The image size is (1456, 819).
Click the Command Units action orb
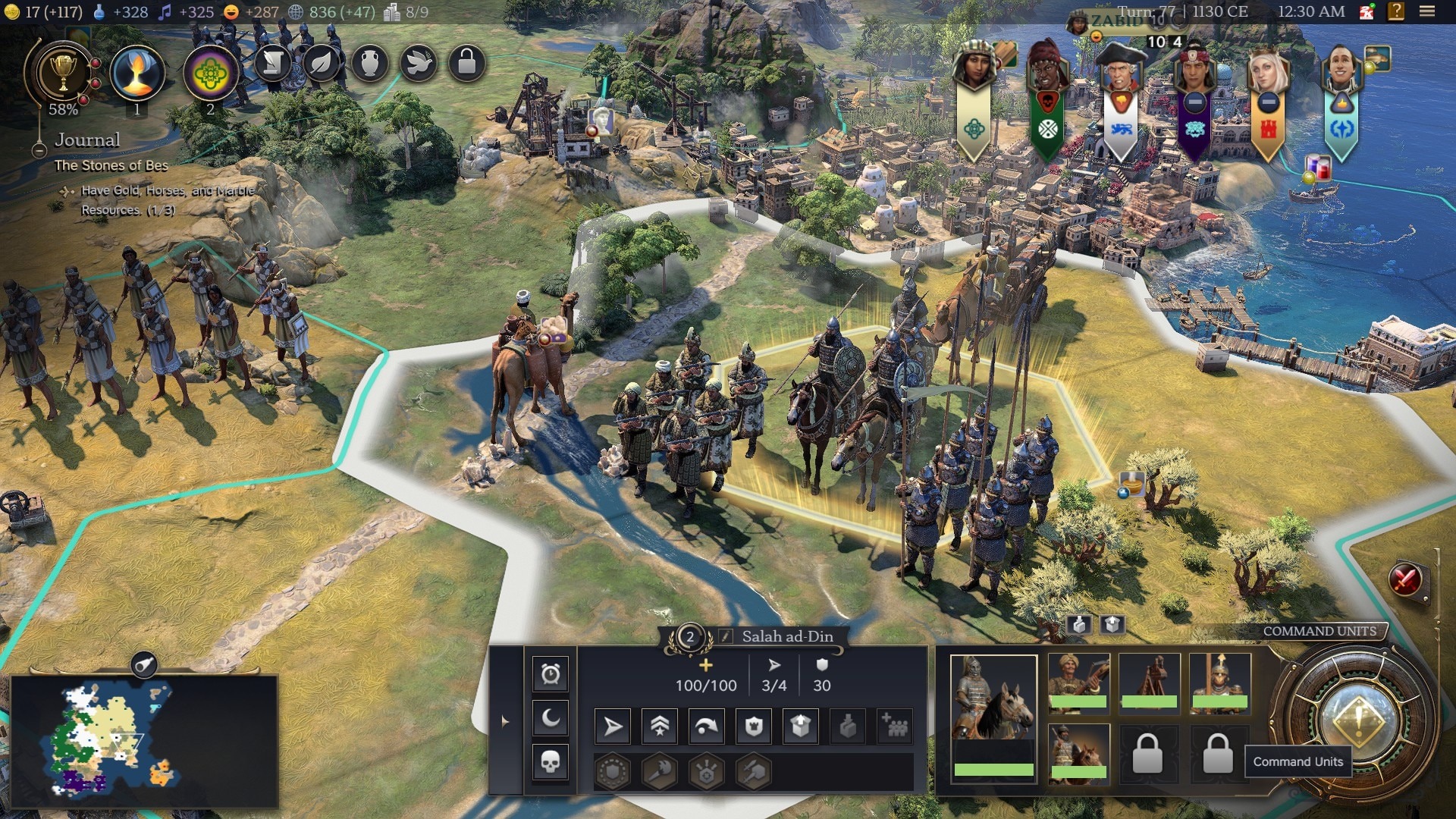[1357, 720]
